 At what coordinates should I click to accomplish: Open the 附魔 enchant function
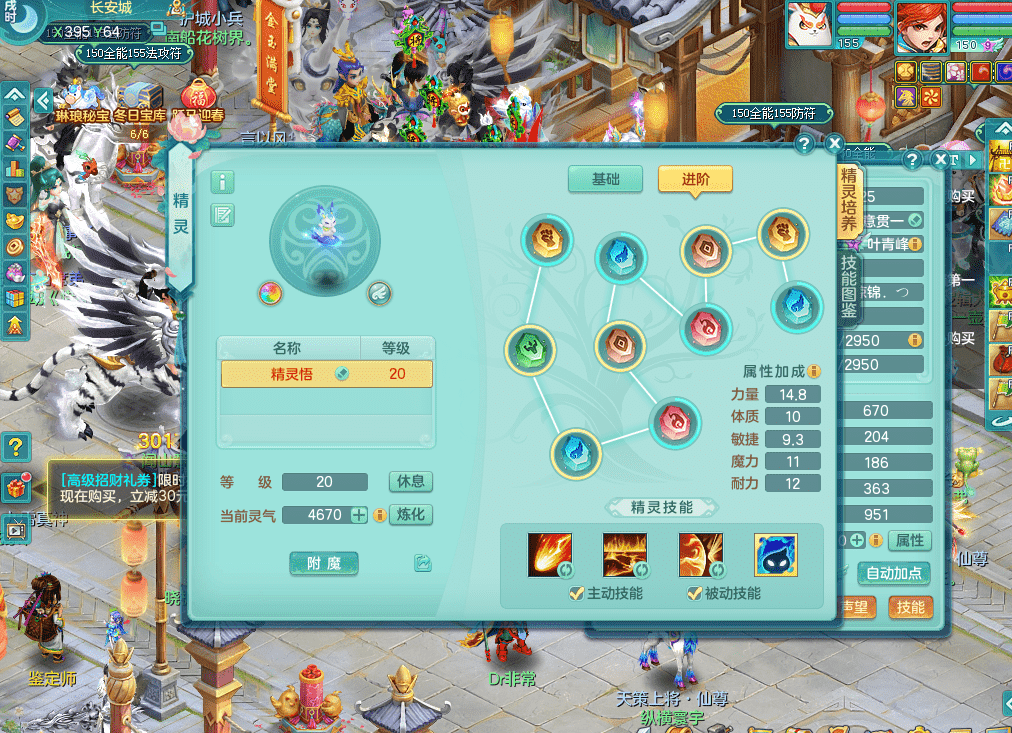pos(324,564)
